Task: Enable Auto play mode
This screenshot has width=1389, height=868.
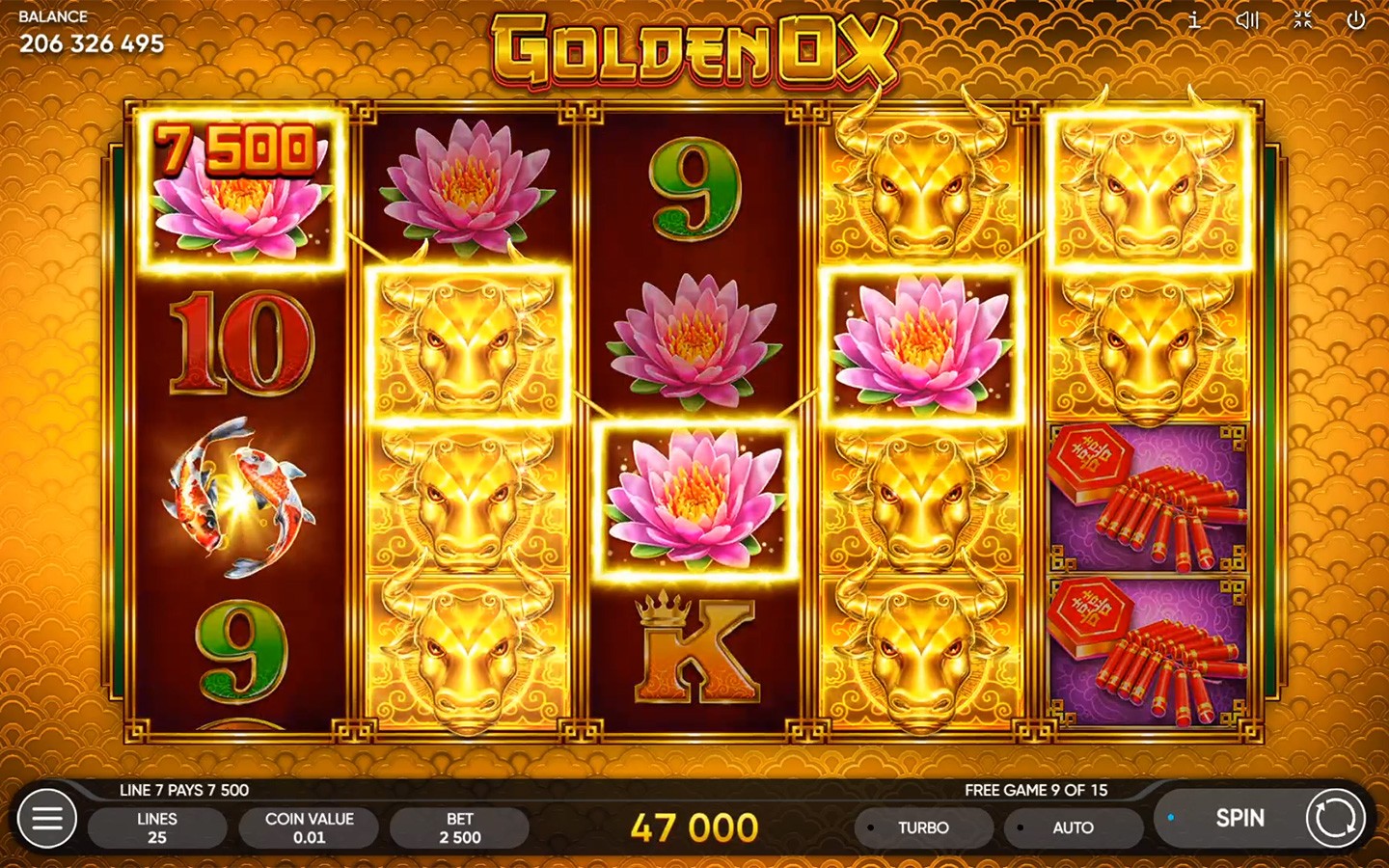Action: click(x=1074, y=827)
